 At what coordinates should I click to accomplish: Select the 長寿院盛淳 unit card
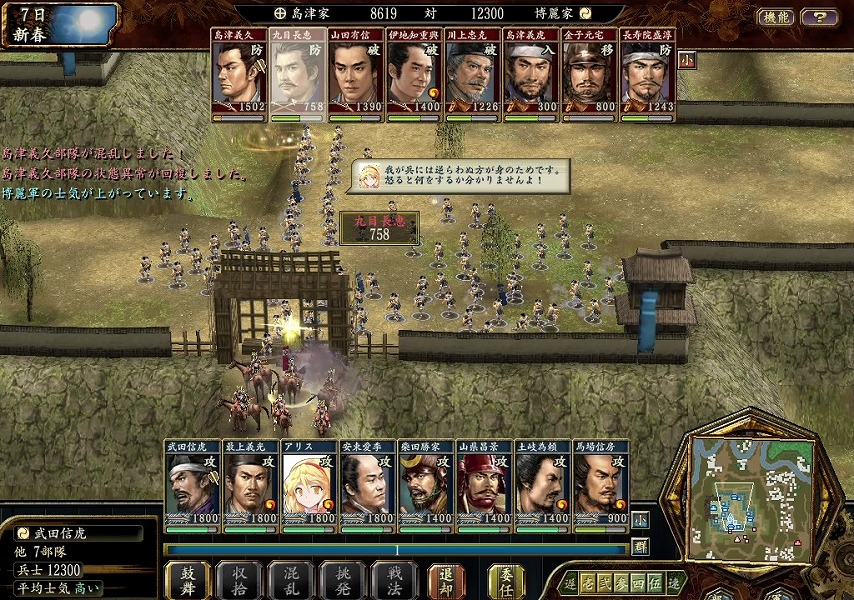(648, 71)
